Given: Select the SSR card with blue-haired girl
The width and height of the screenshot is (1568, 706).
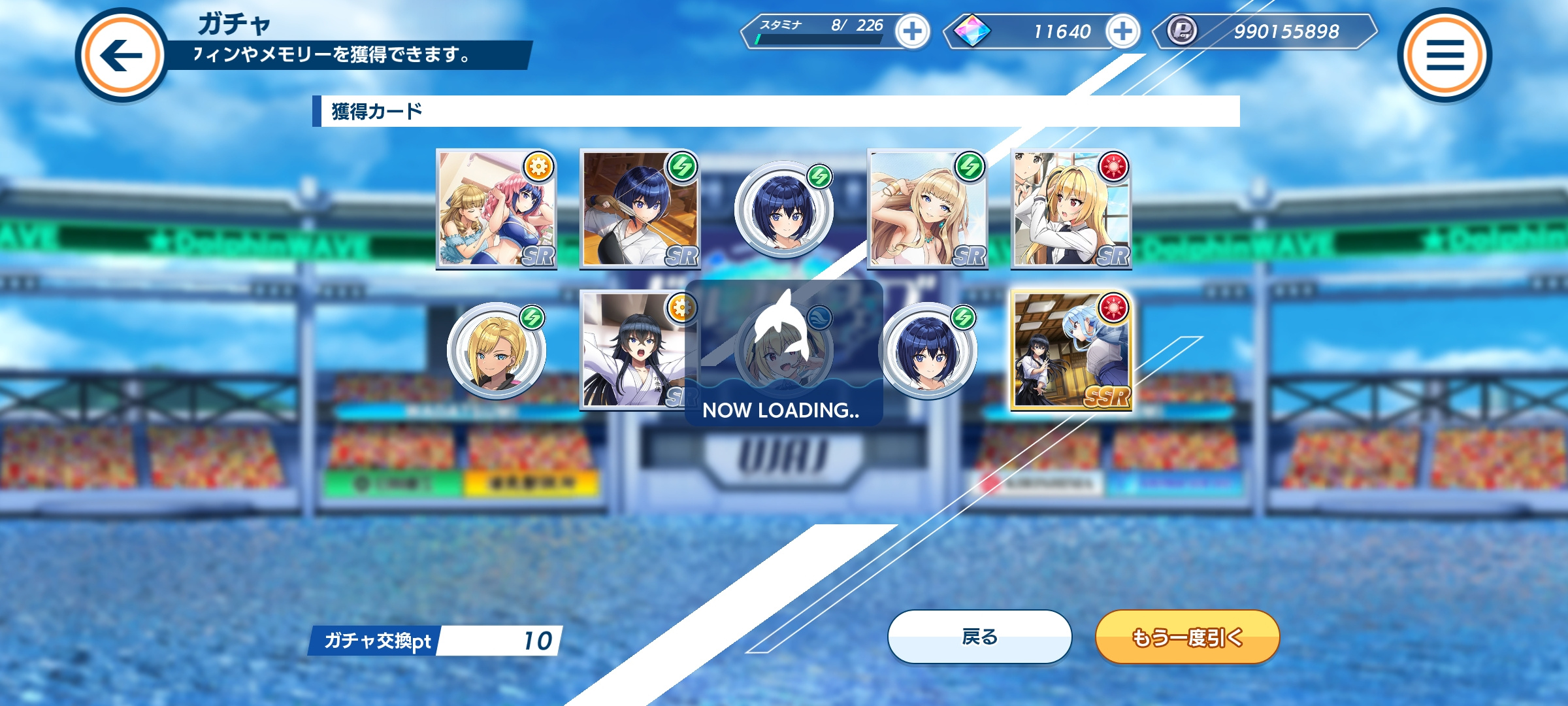Looking at the screenshot, I should coord(1071,350).
